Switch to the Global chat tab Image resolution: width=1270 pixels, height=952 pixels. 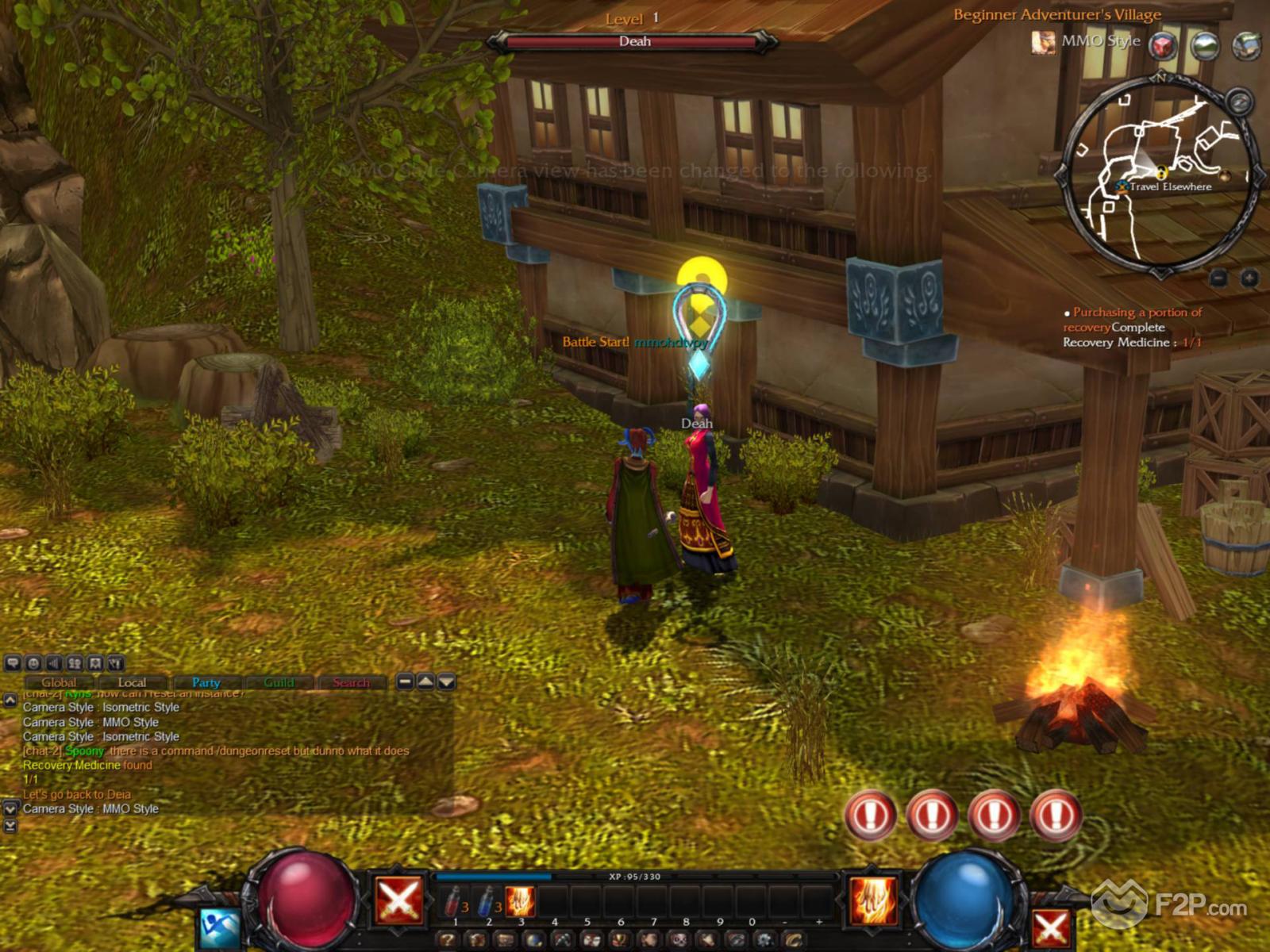pyautogui.click(x=59, y=682)
